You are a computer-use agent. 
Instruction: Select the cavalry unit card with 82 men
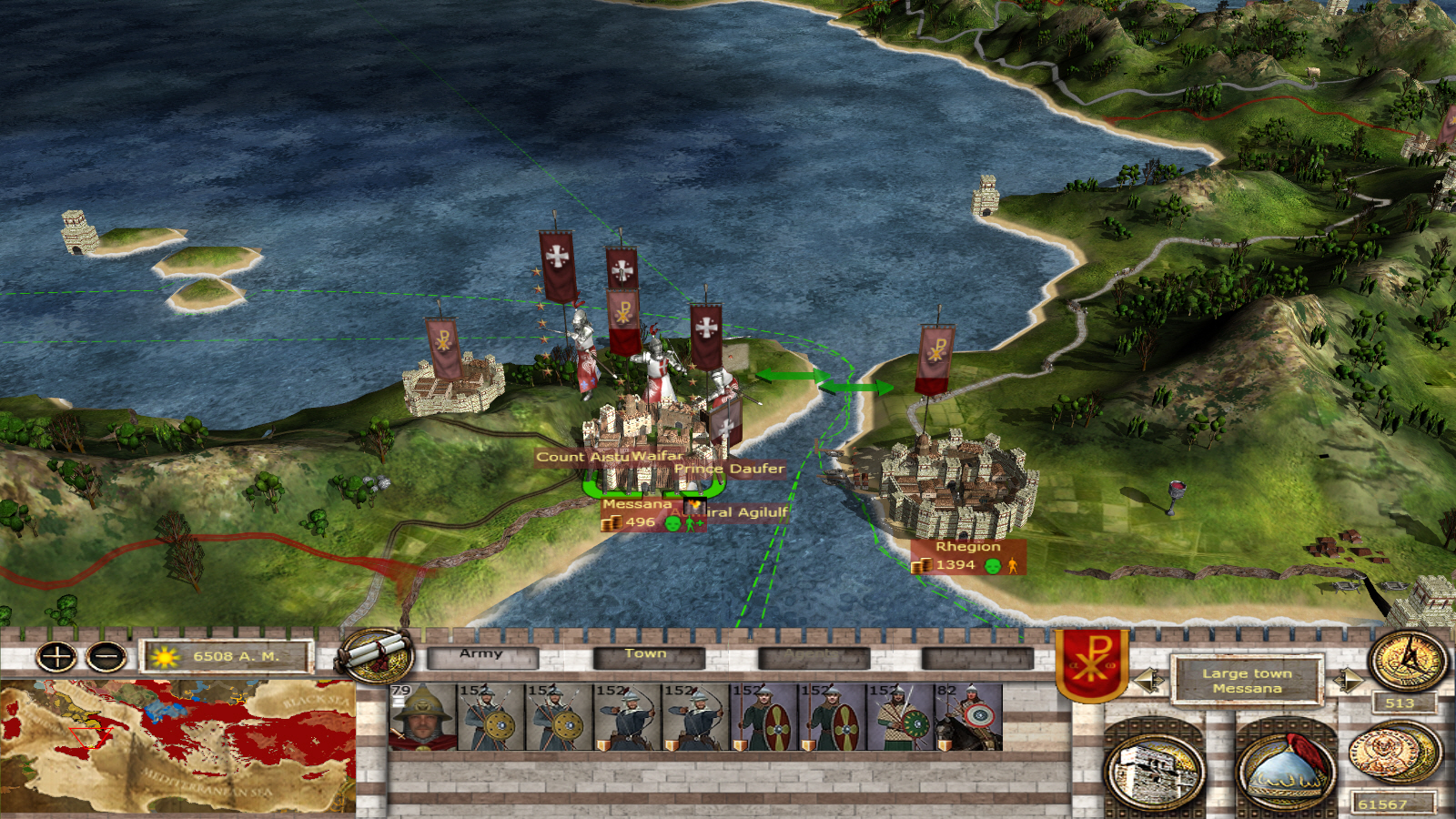[x=968, y=717]
